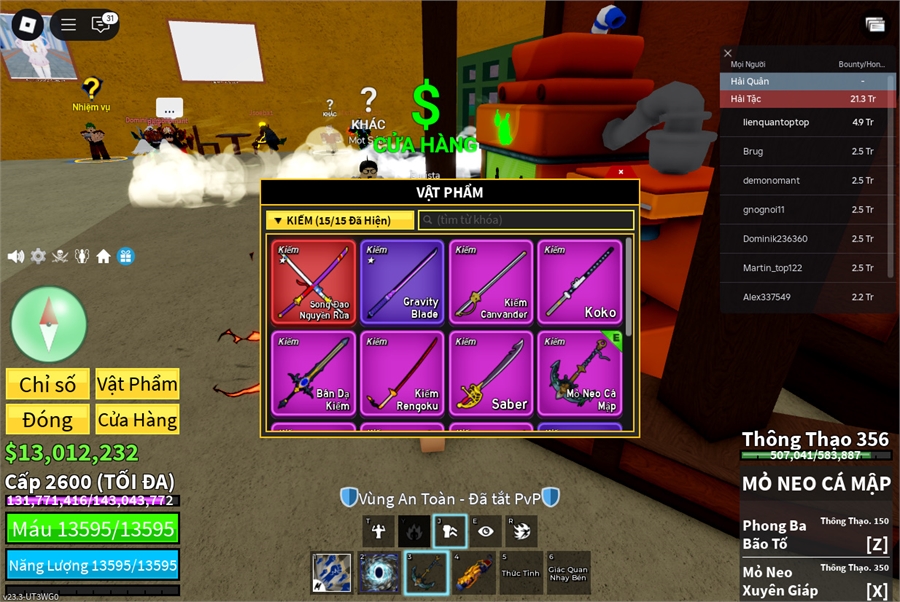Activate the Thức Tỉnh hotbar slot
900x602 pixels.
pyautogui.click(x=520, y=574)
